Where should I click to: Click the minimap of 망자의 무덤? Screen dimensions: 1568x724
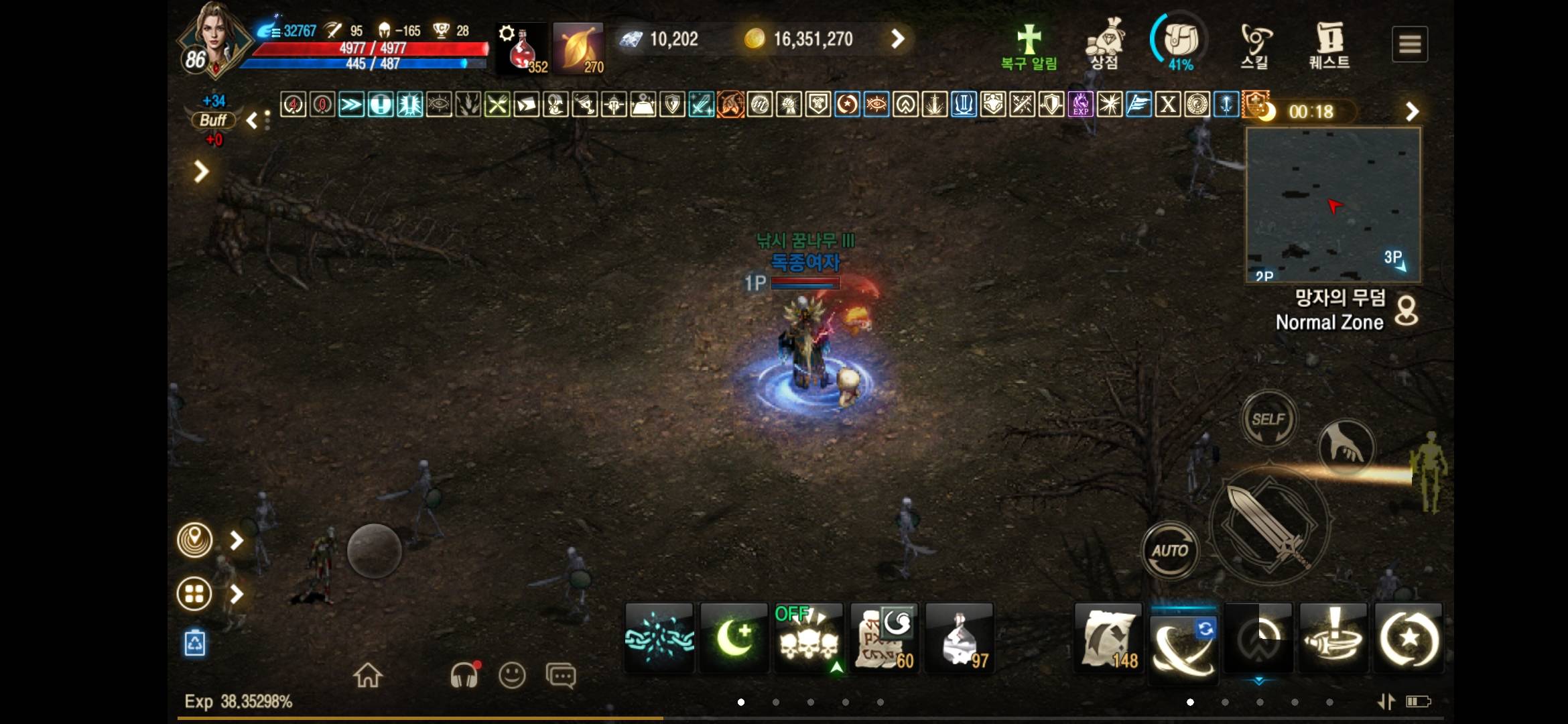point(1333,204)
